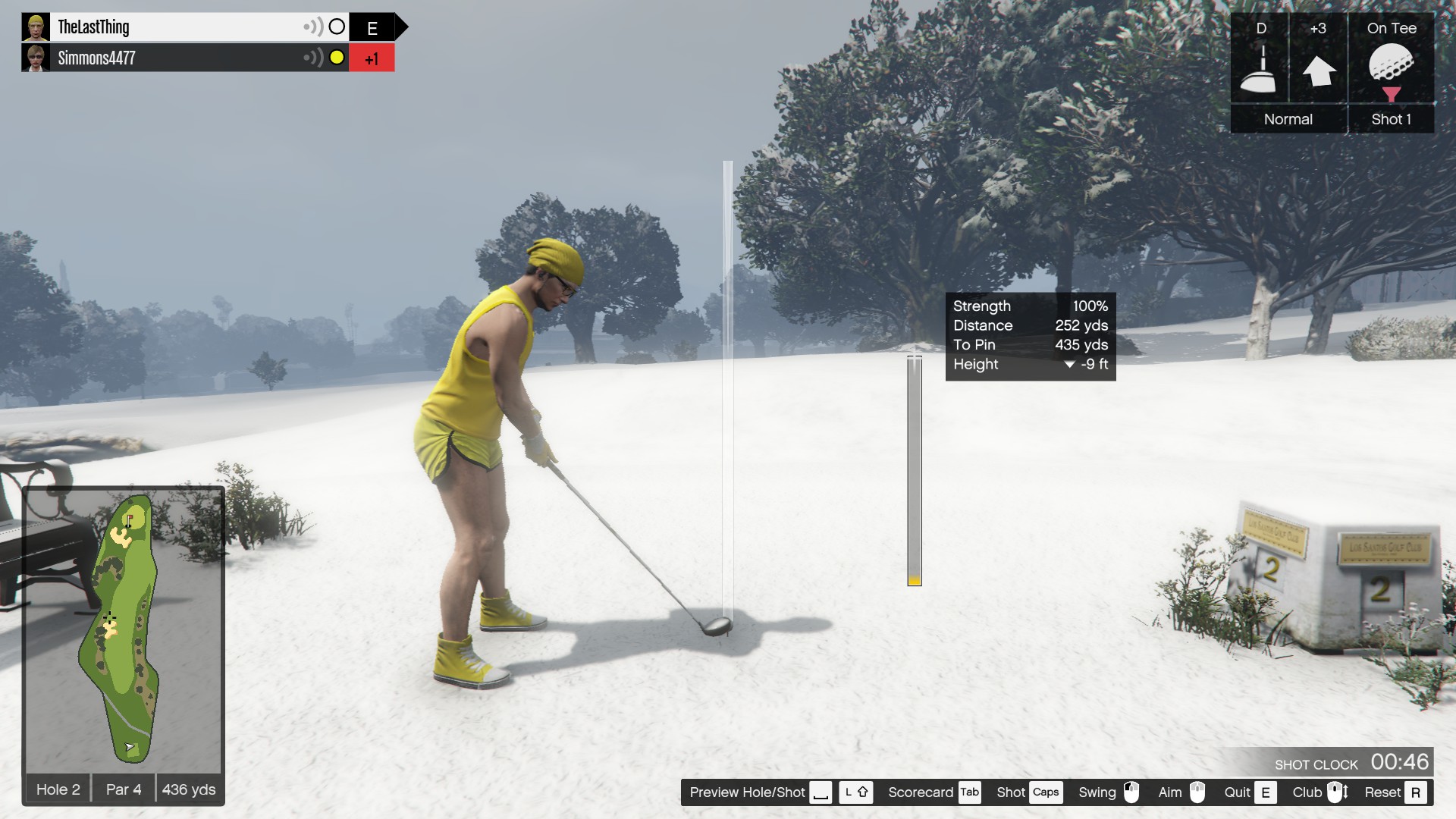Click the swing power meter bar

[915, 470]
